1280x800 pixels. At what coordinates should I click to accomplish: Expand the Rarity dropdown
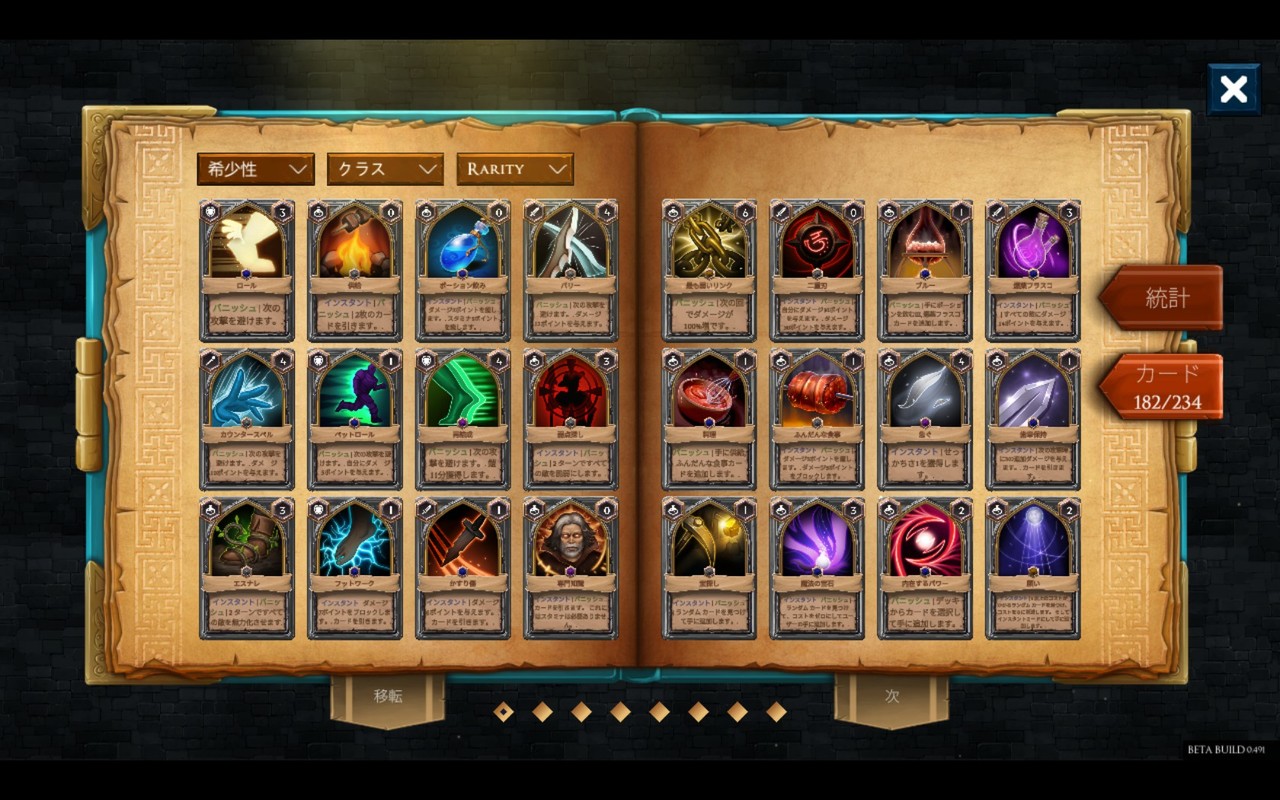pyautogui.click(x=515, y=169)
